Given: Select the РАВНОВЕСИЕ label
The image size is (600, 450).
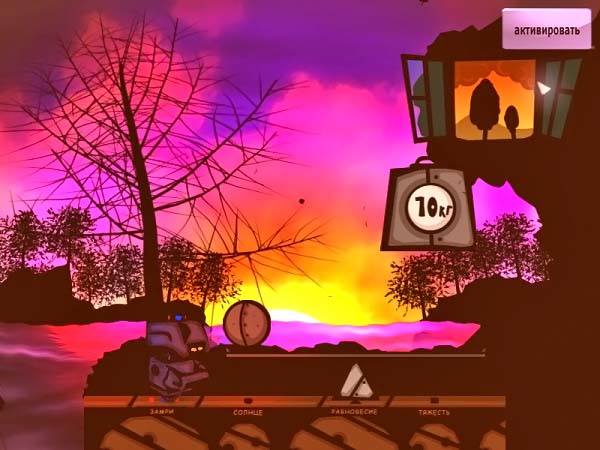Looking at the screenshot, I should click(353, 411).
